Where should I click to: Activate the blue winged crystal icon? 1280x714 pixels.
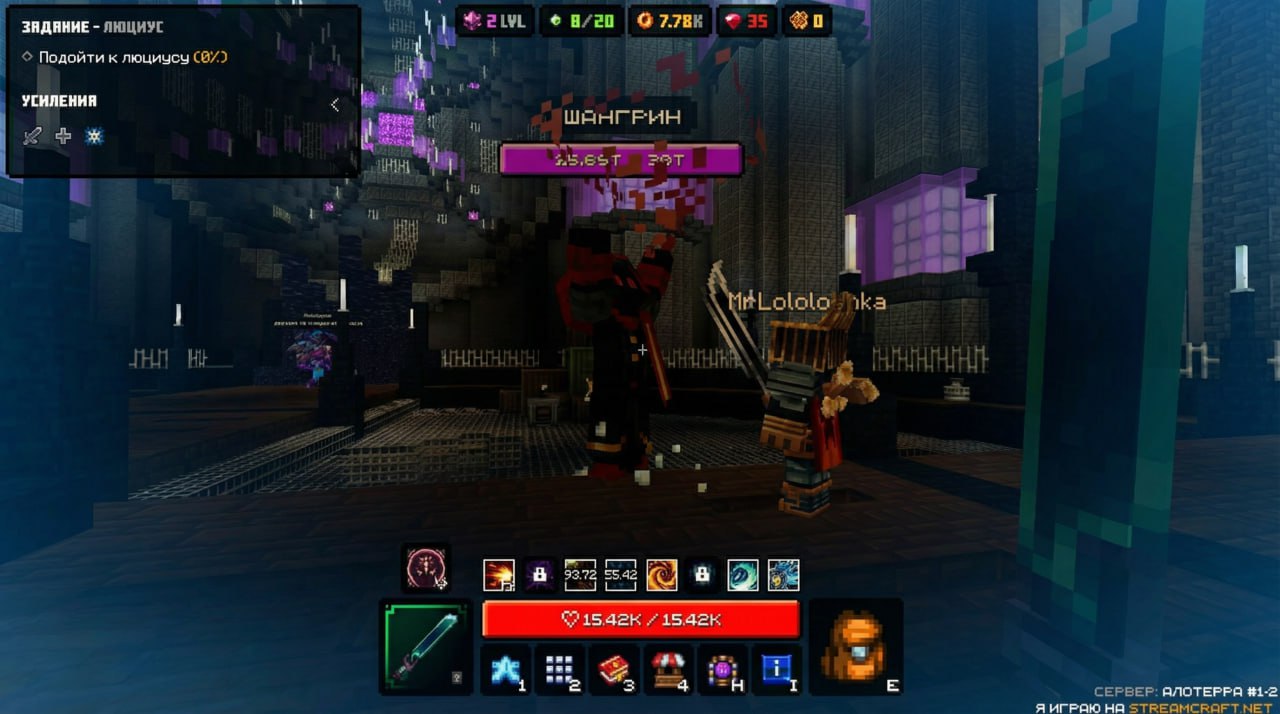[504, 669]
